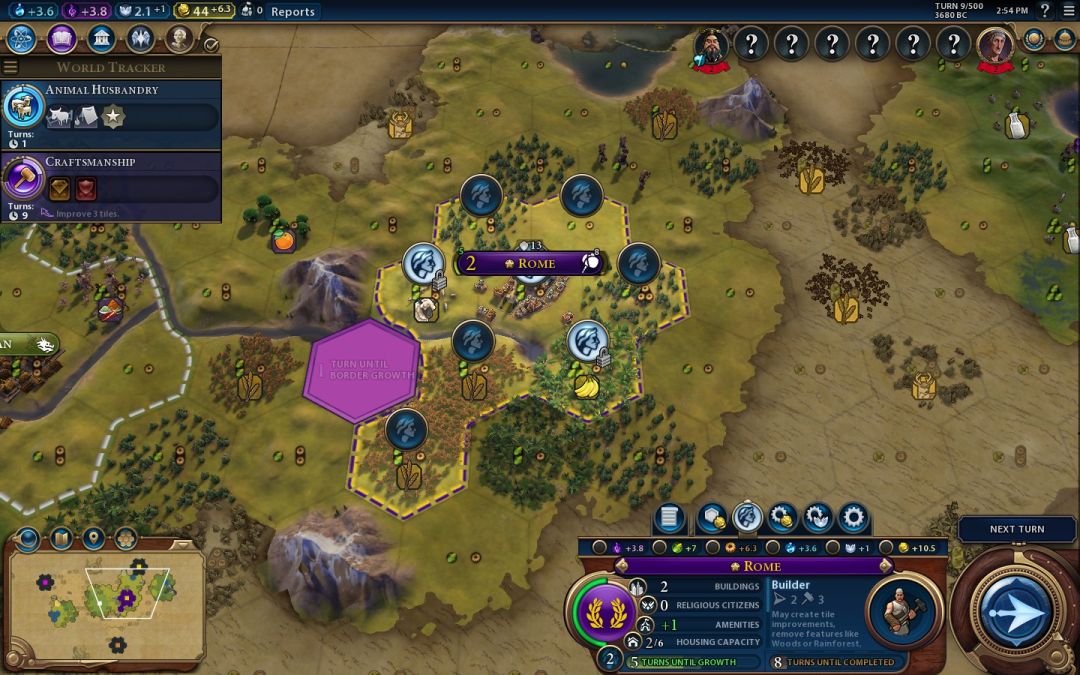The height and width of the screenshot is (675, 1080).
Task: Select Craftsmanship civic in World Tracker
Action: coord(110,187)
